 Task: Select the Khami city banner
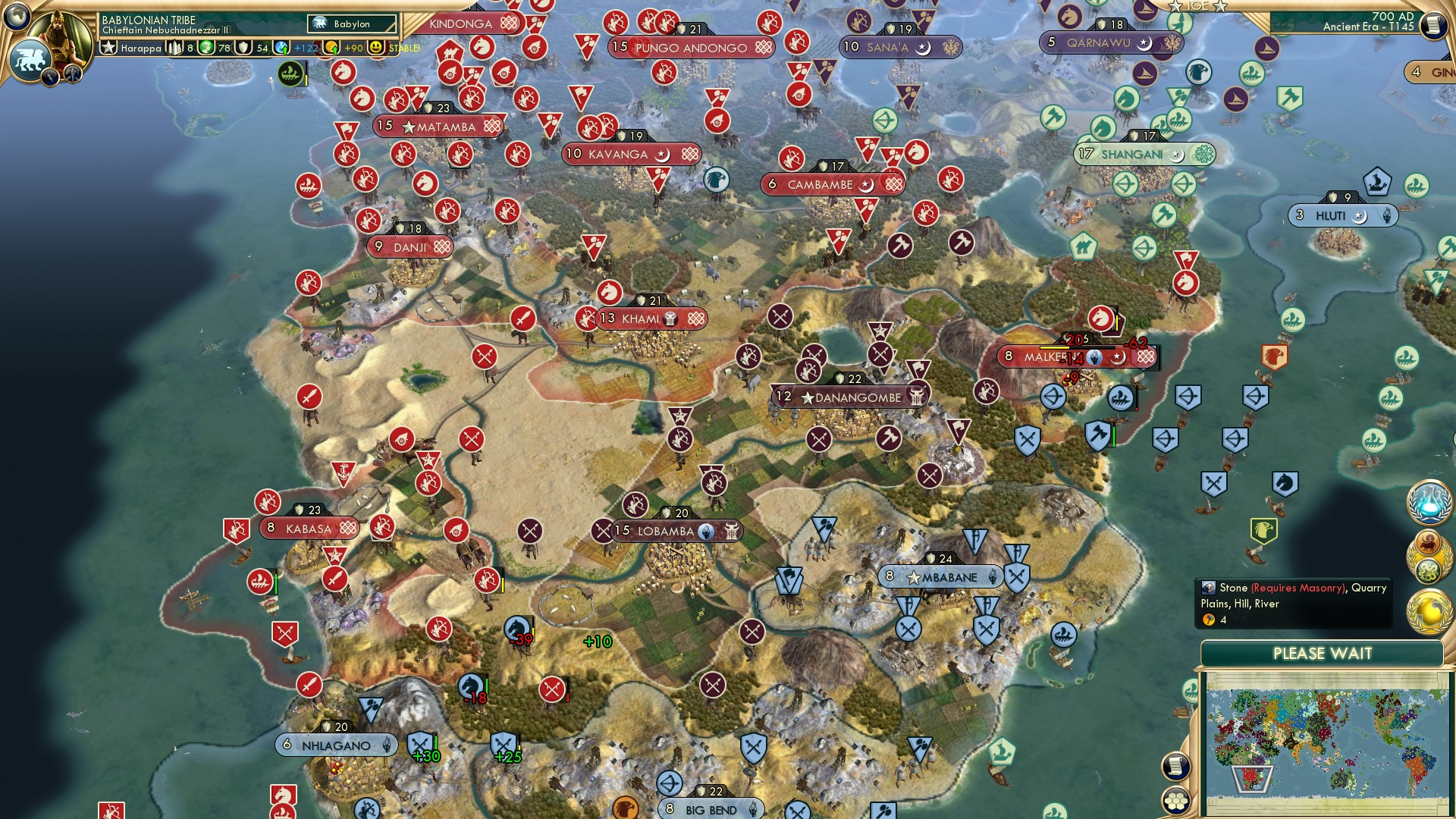pos(641,319)
